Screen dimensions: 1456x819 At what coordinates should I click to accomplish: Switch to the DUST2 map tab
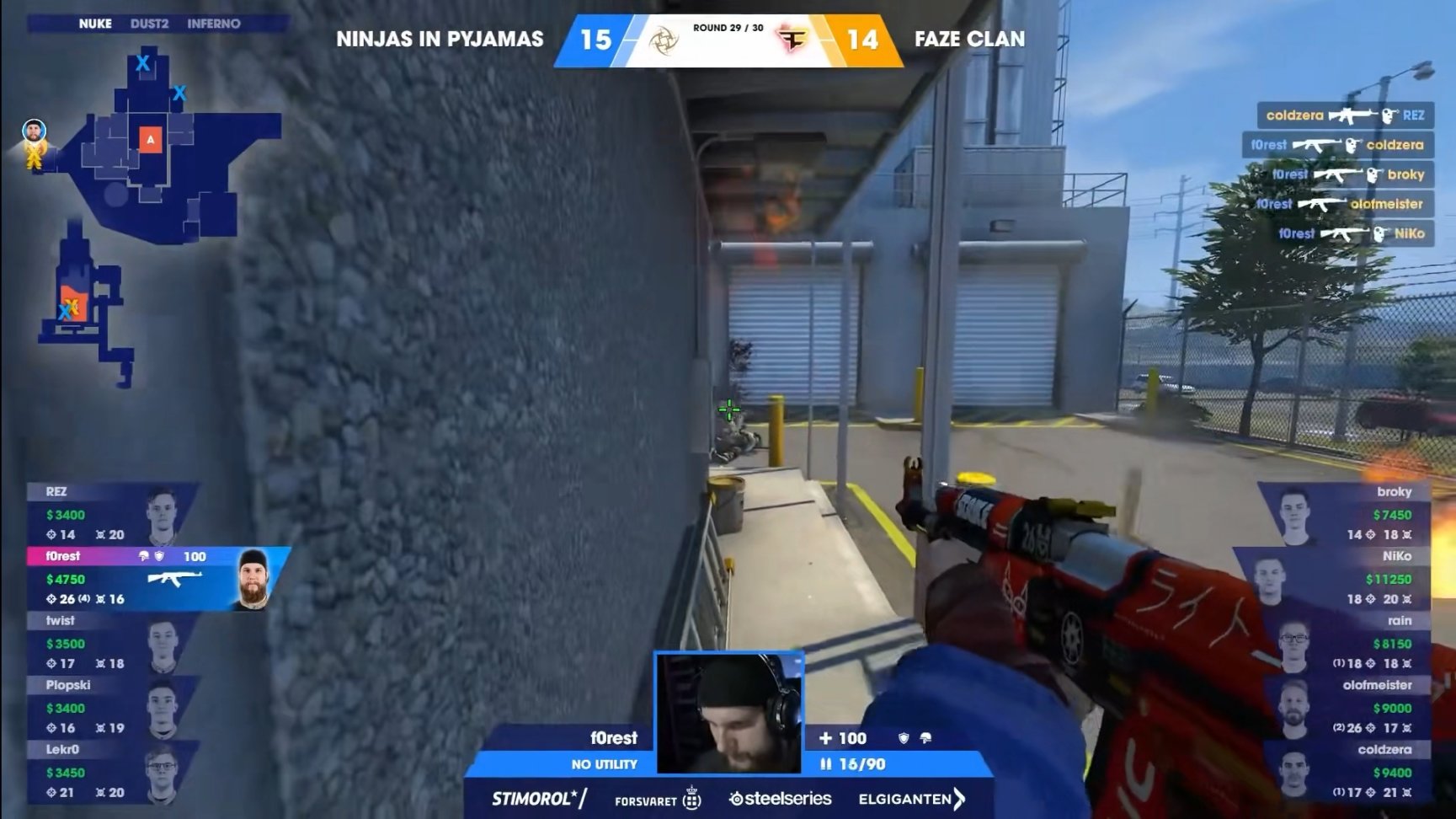[x=149, y=24]
